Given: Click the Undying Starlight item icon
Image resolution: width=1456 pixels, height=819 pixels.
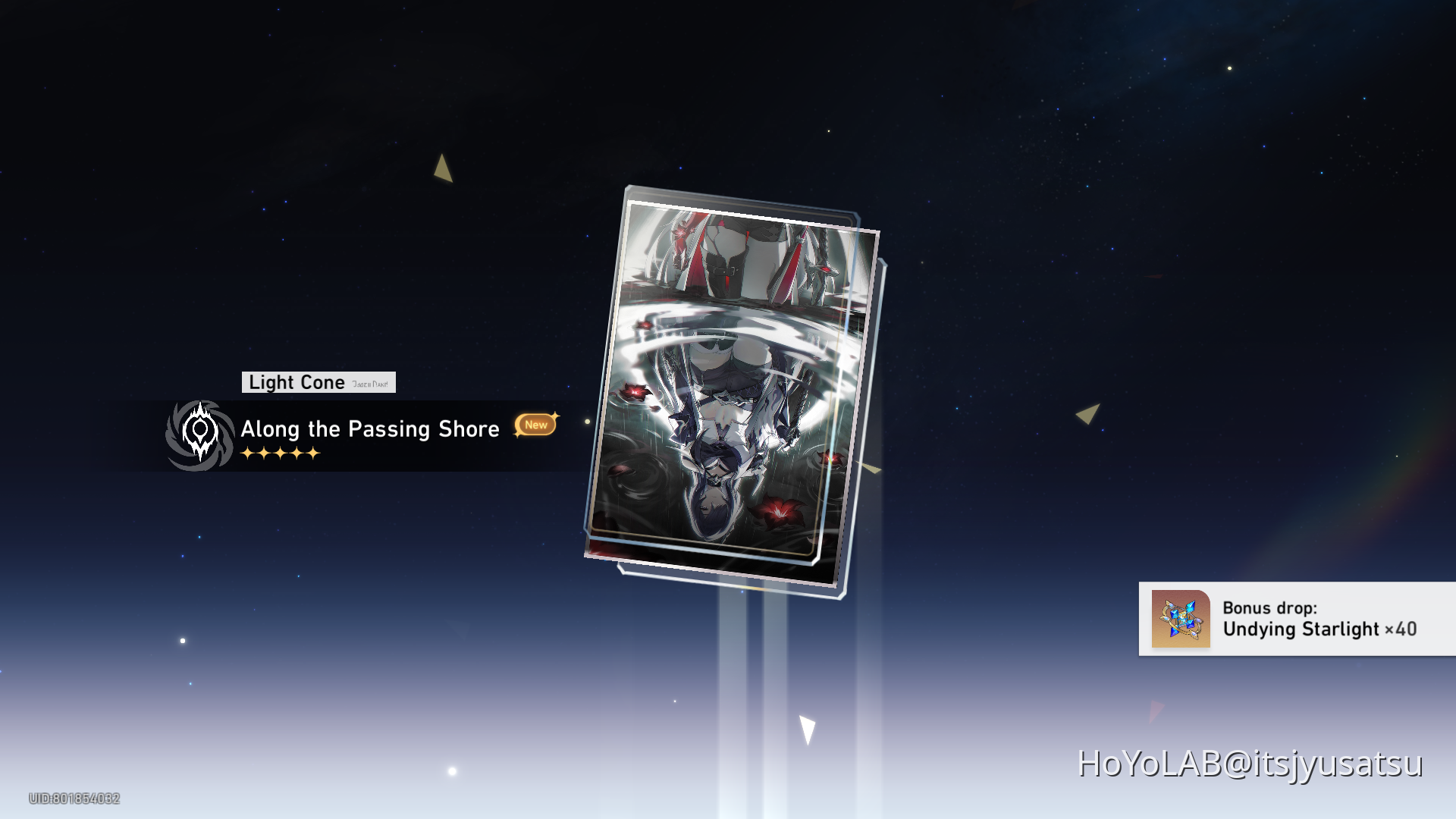Looking at the screenshot, I should click(x=1181, y=620).
